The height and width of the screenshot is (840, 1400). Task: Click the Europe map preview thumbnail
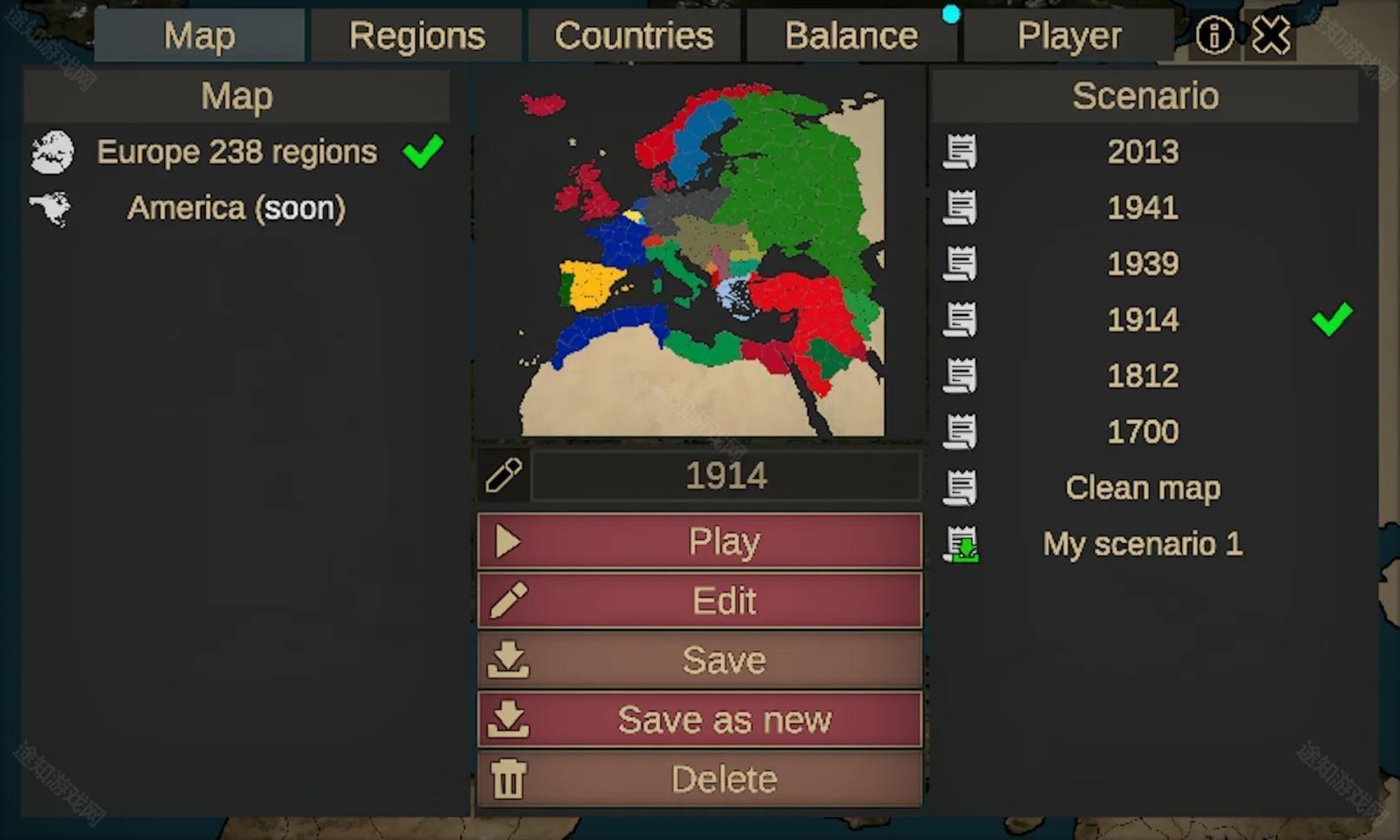click(700, 259)
